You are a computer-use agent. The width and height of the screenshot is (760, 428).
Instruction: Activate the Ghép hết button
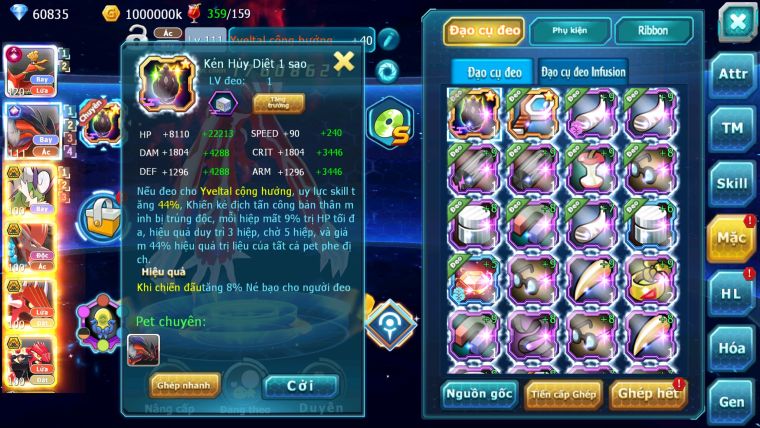click(648, 394)
